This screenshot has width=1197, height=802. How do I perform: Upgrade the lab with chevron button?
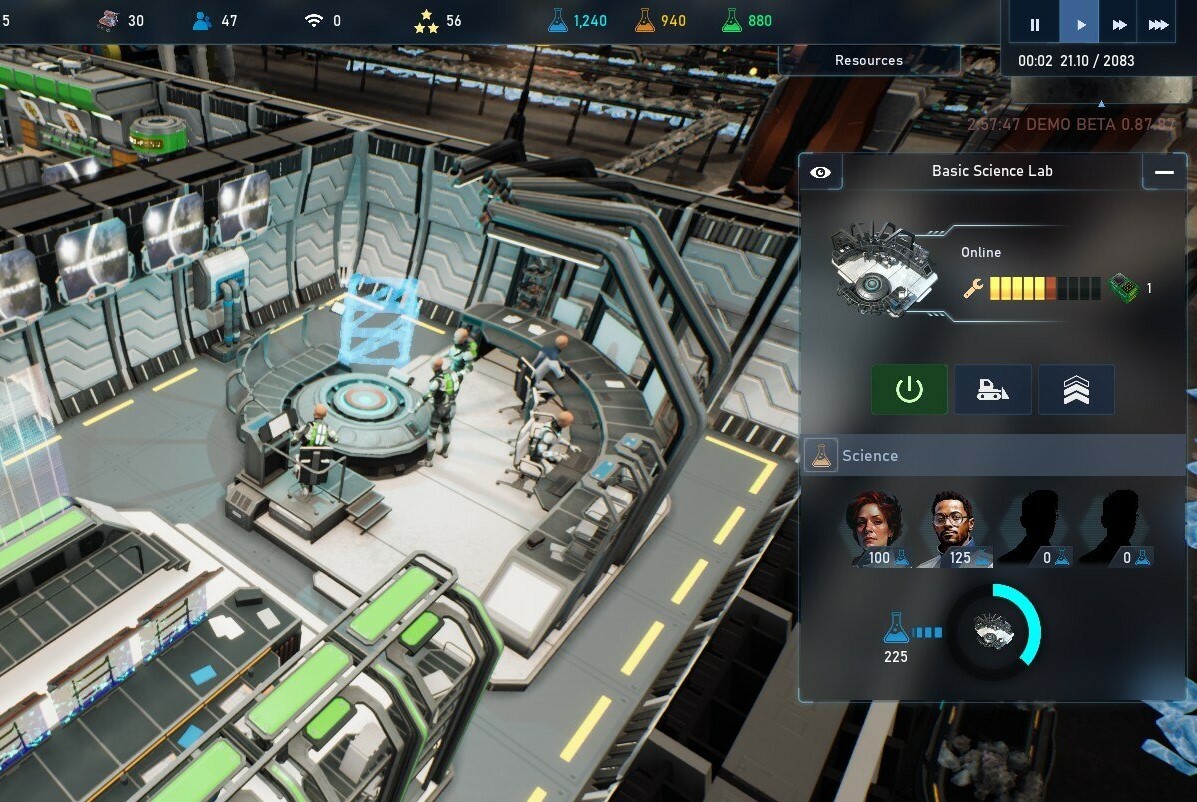point(1076,389)
